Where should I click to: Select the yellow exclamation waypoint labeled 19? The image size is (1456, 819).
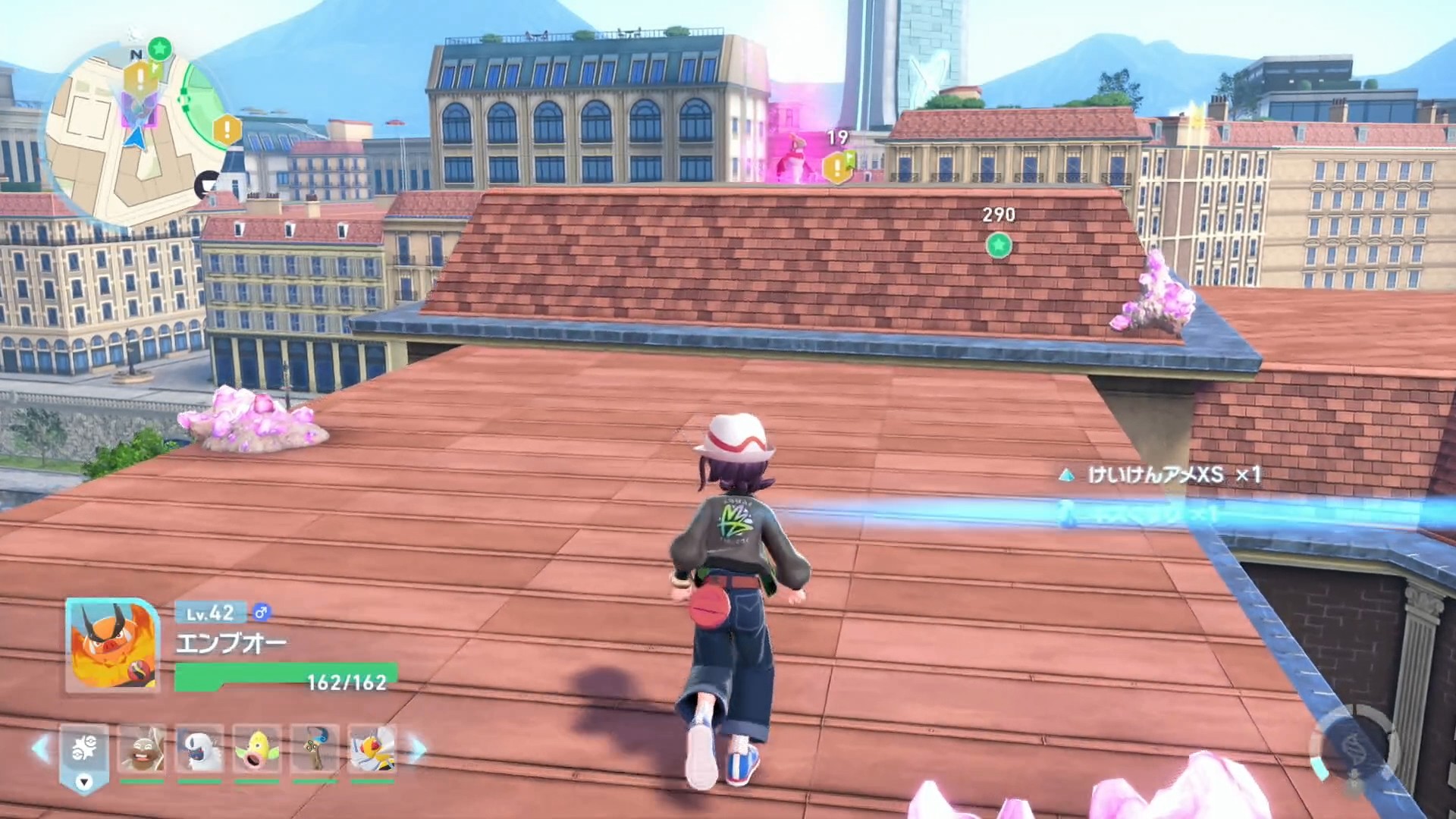click(x=837, y=166)
